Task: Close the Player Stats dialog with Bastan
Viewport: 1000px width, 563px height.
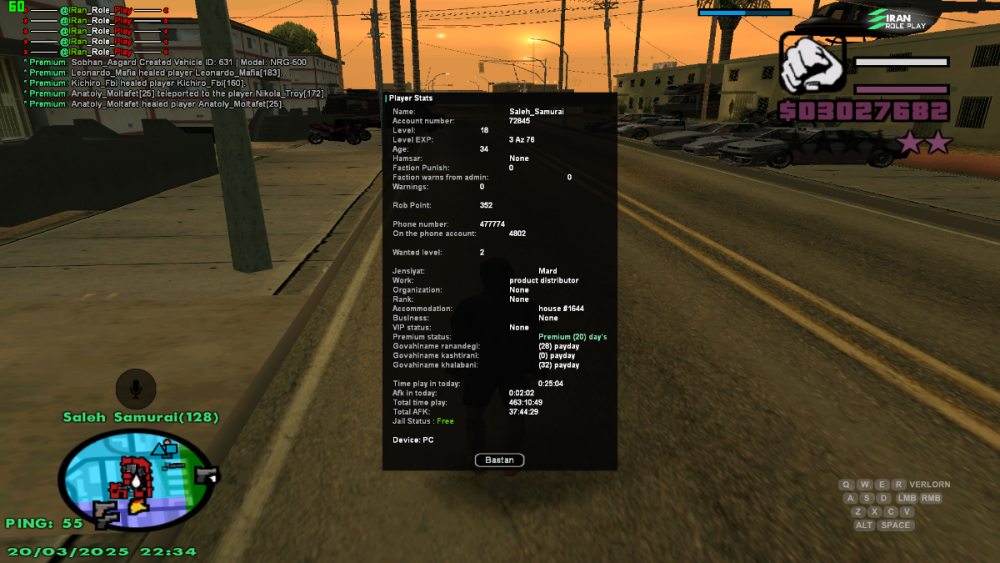Action: click(499, 460)
